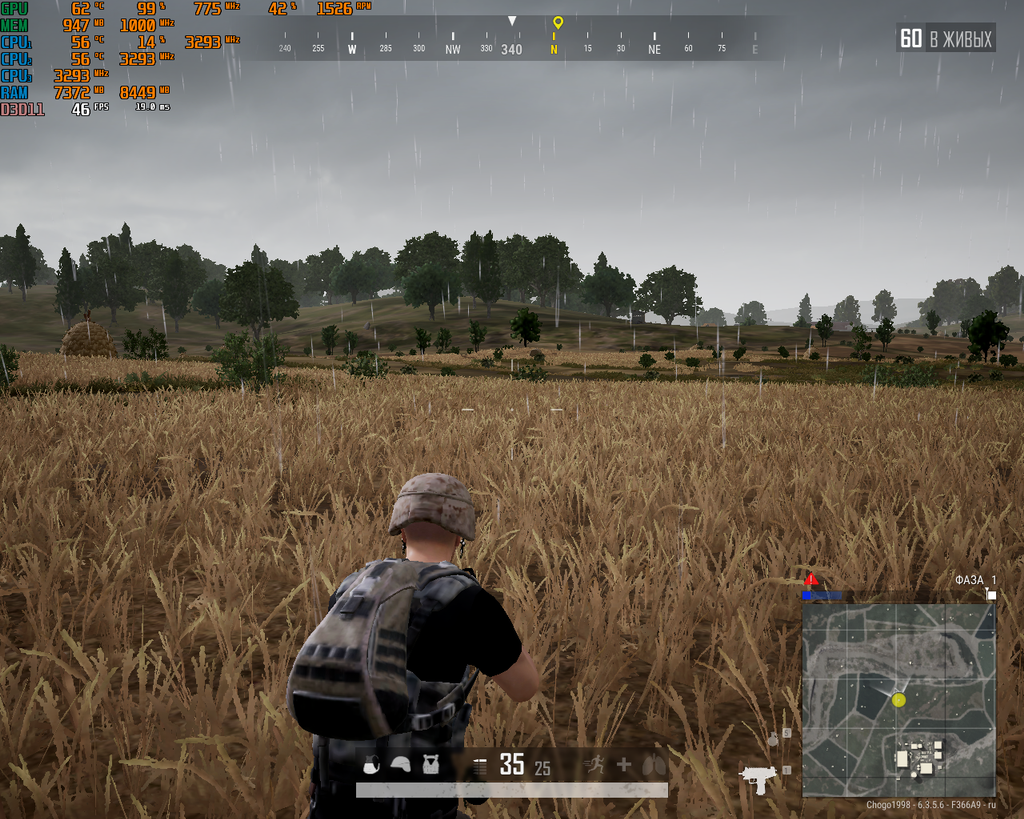The height and width of the screenshot is (819, 1024).
Task: Click the yellow waypoint marker on compass
Action: point(557,22)
